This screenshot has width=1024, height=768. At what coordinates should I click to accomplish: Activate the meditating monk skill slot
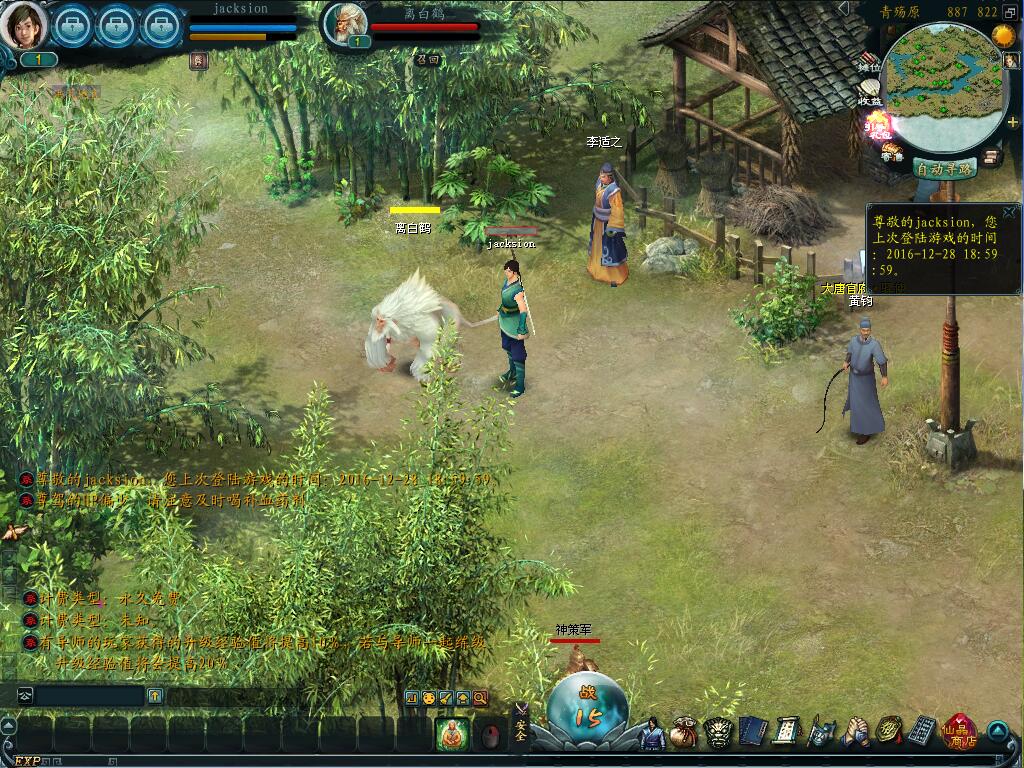[x=452, y=735]
